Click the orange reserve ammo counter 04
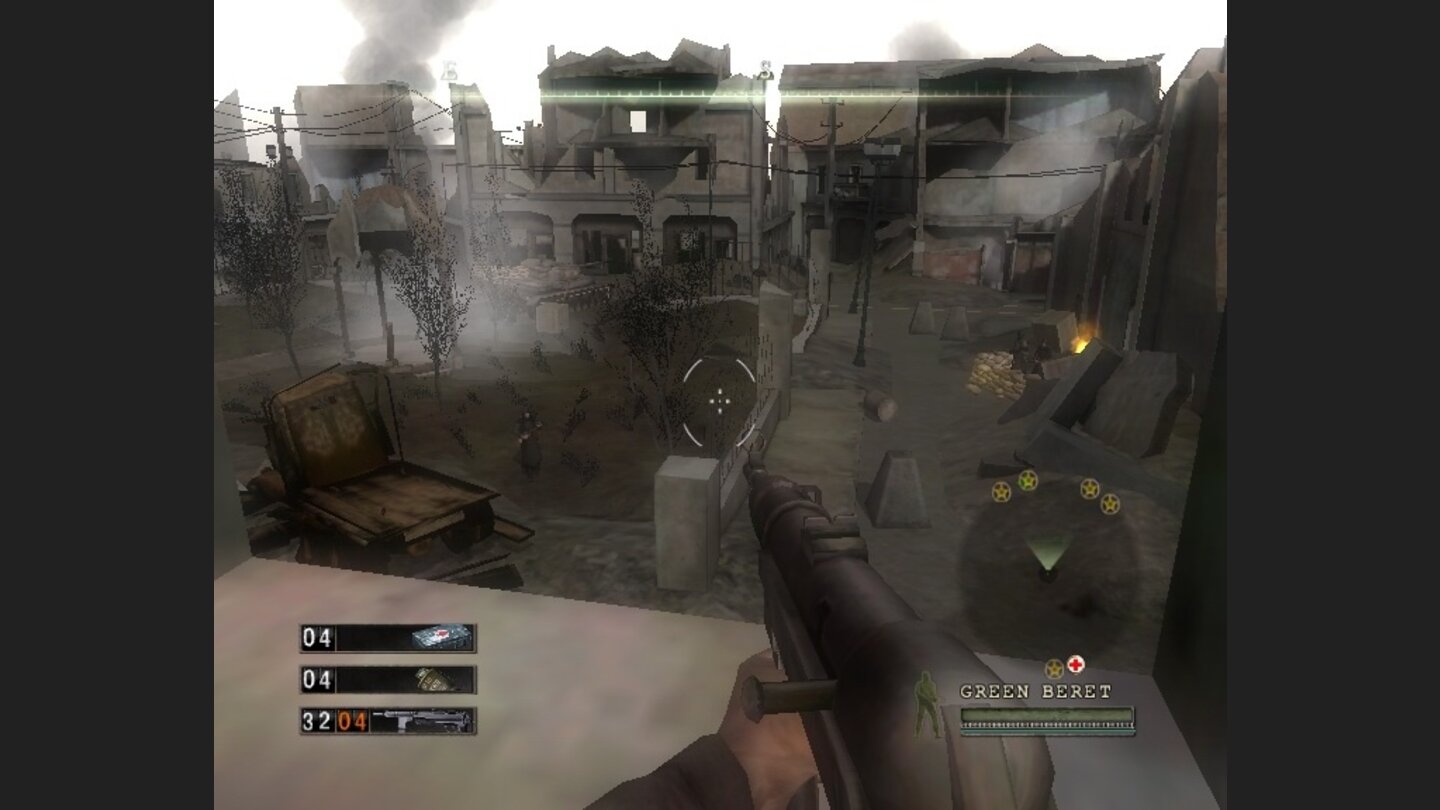The width and height of the screenshot is (1440, 810). pyautogui.click(x=351, y=720)
